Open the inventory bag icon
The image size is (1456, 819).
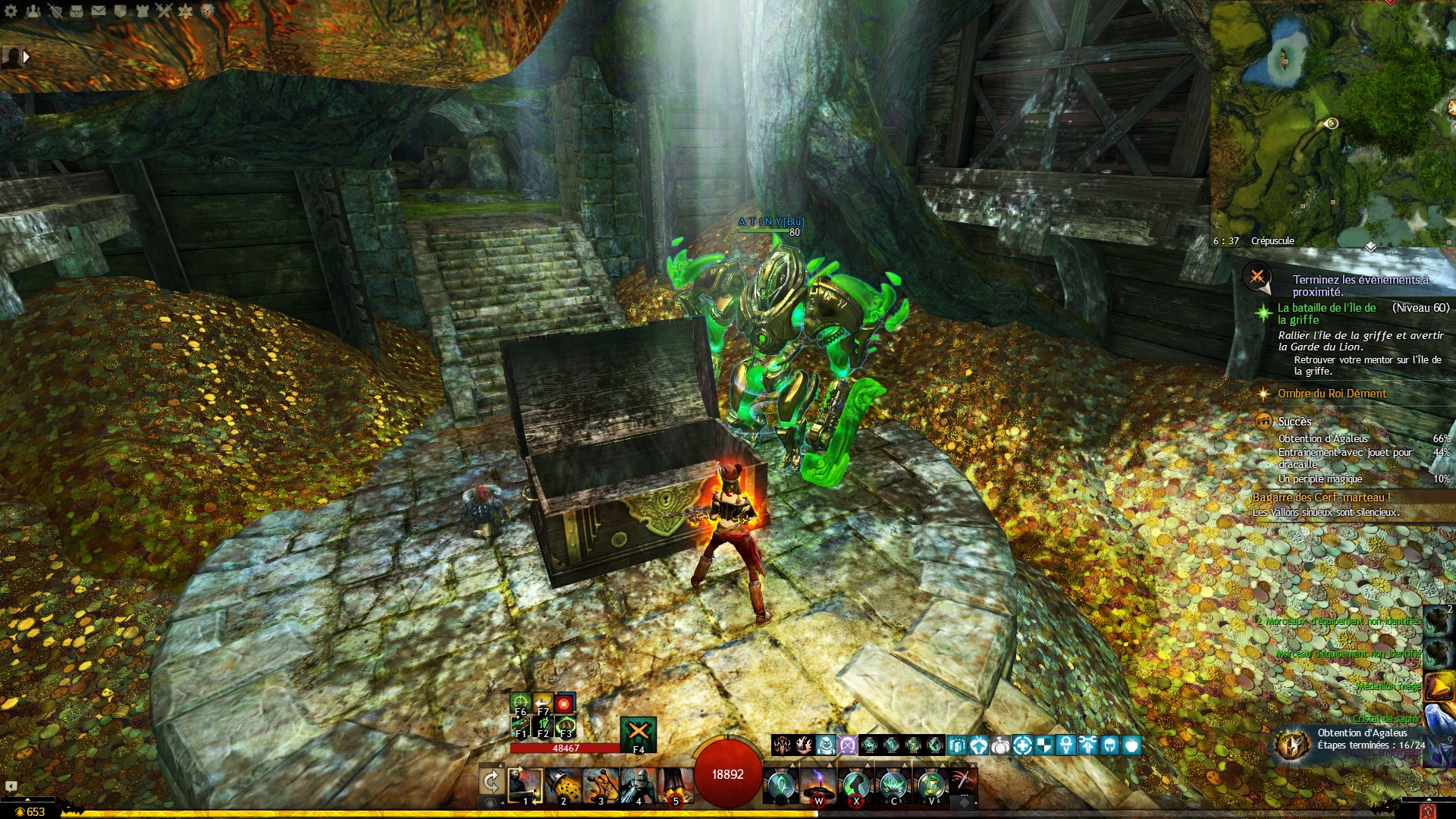pos(77,11)
